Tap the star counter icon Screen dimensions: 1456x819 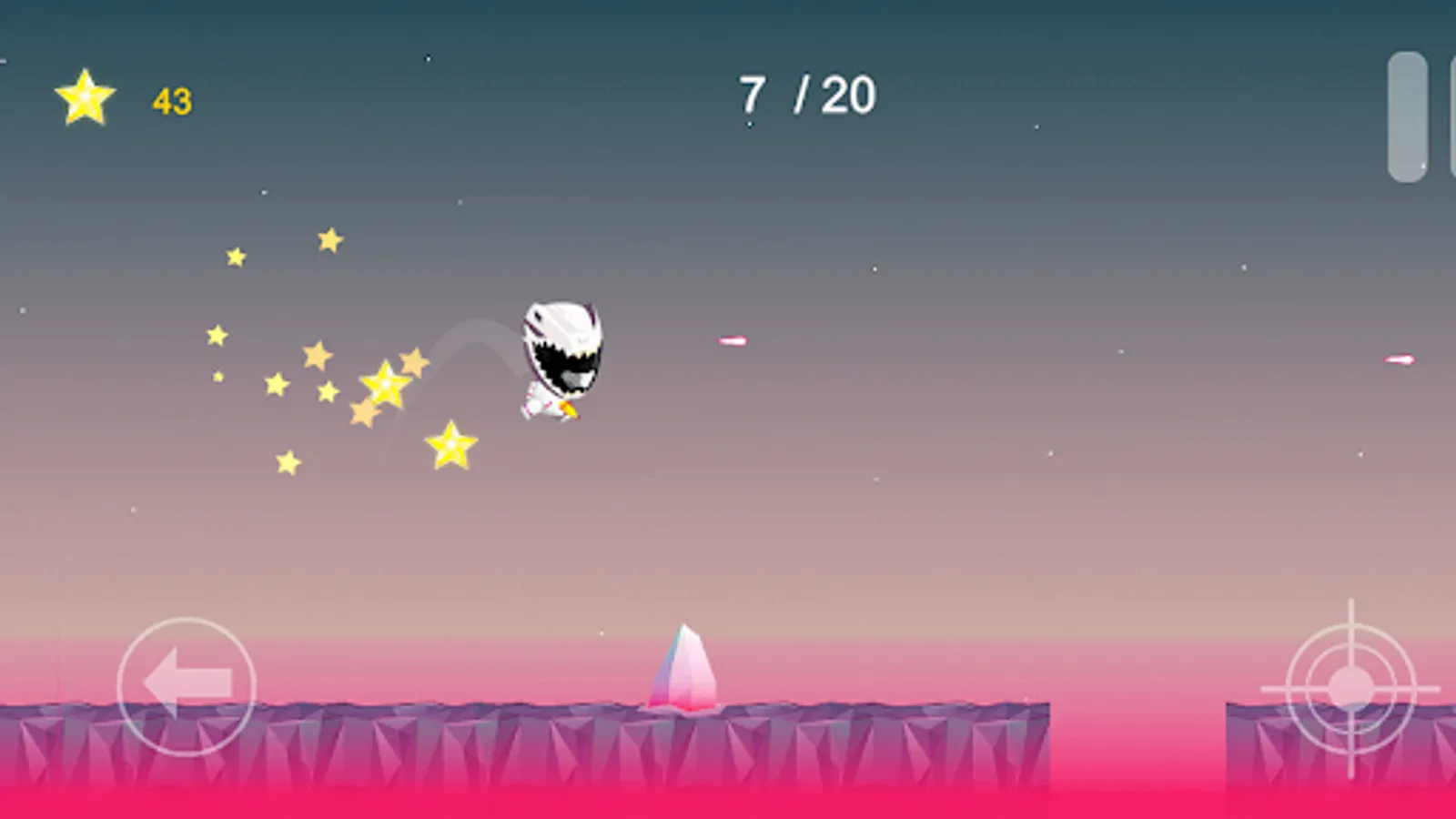[85, 97]
